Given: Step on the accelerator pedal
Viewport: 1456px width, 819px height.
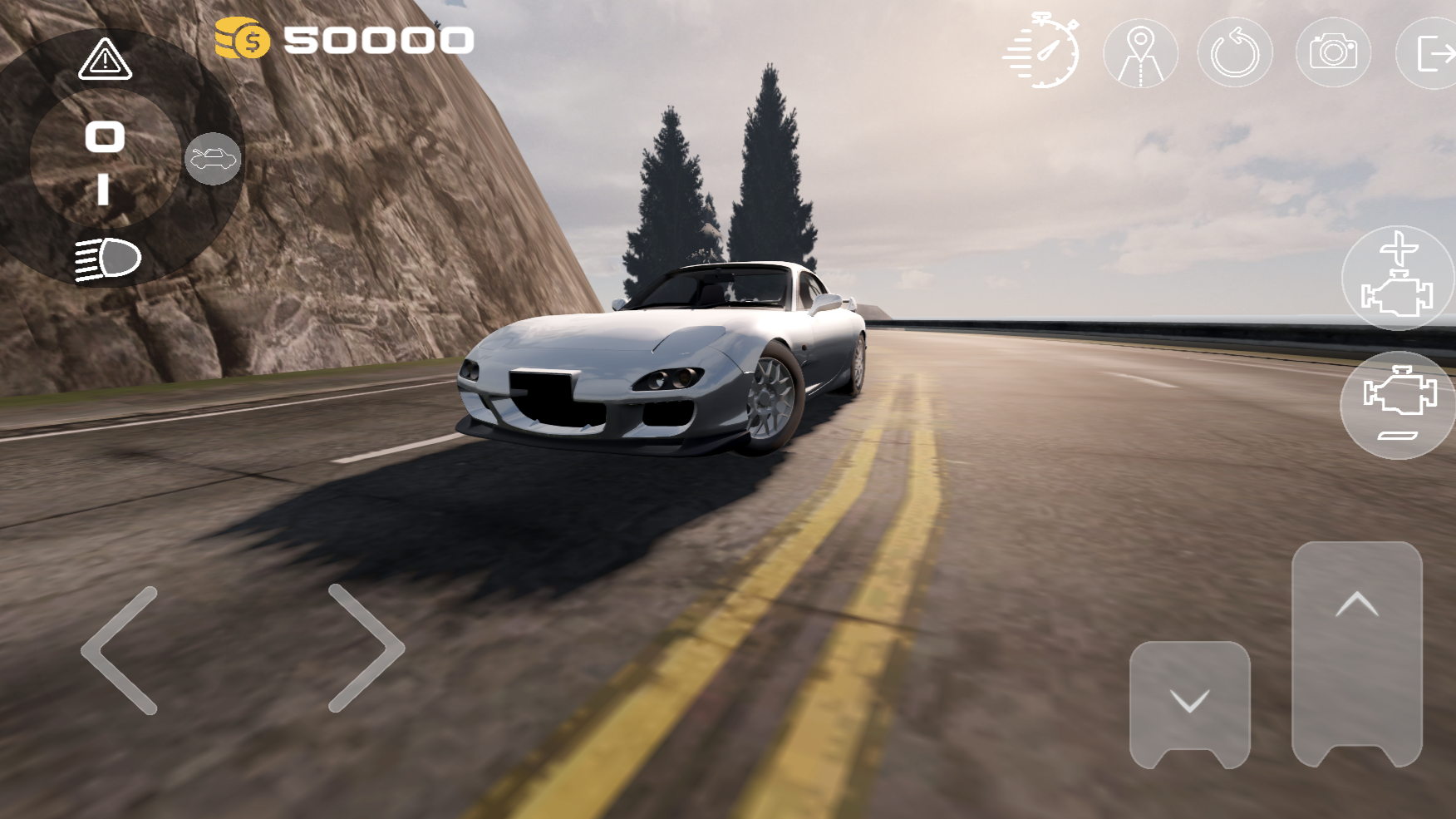Looking at the screenshot, I should pos(1356,651).
